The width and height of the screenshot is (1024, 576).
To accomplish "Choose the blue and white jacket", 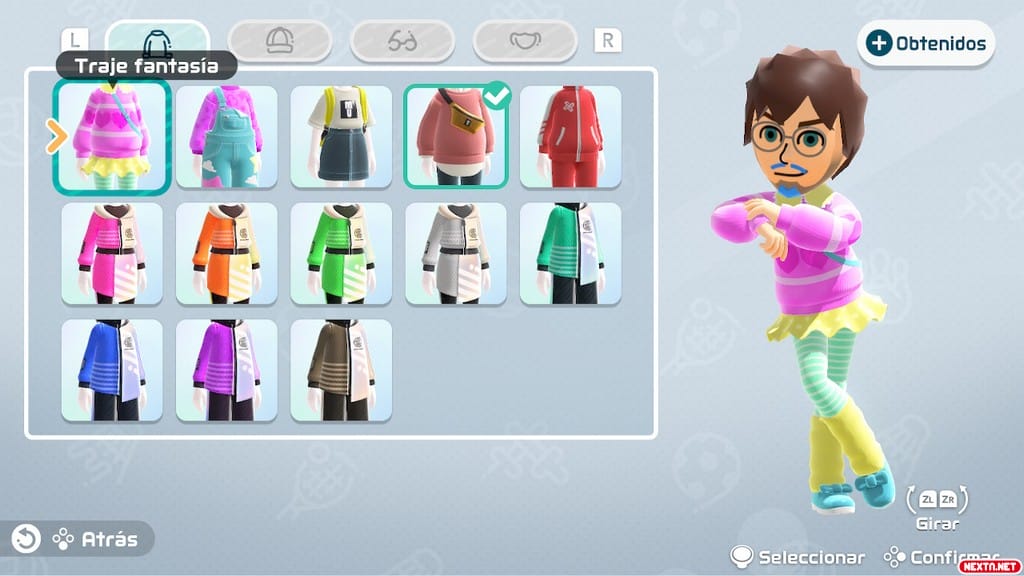I will pos(112,371).
